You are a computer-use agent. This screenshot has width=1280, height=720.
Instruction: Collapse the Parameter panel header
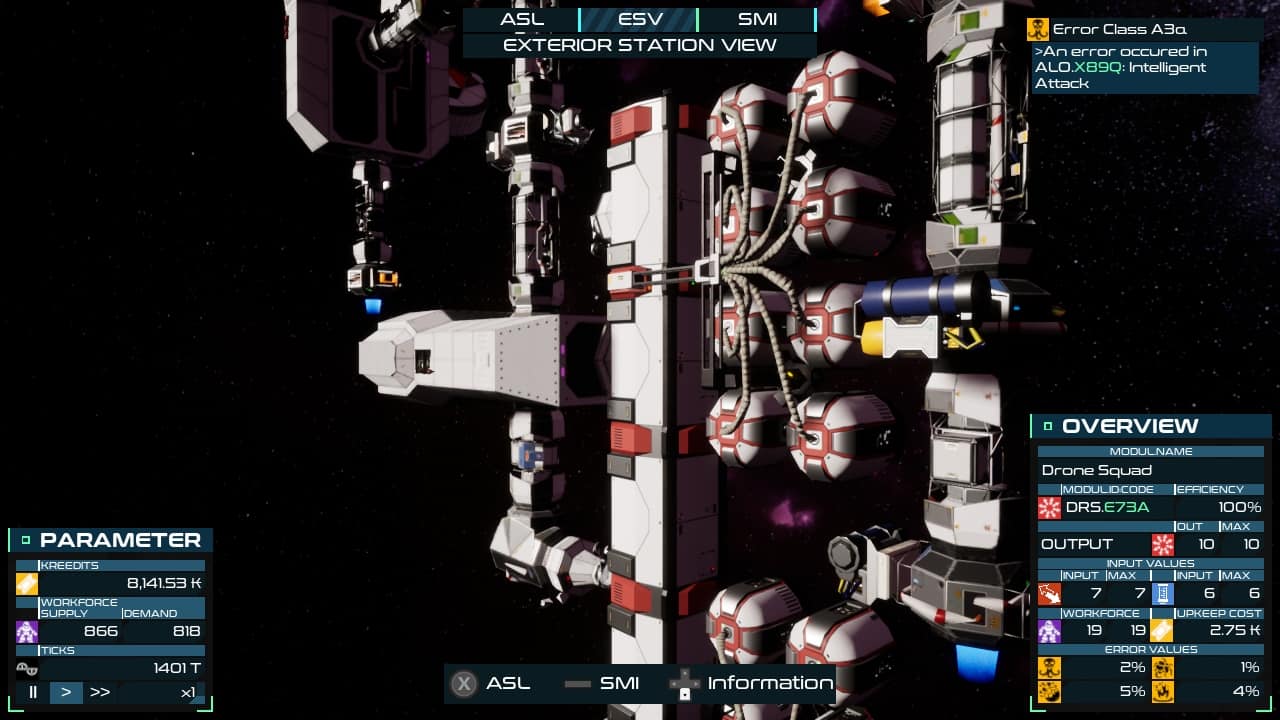click(x=27, y=540)
